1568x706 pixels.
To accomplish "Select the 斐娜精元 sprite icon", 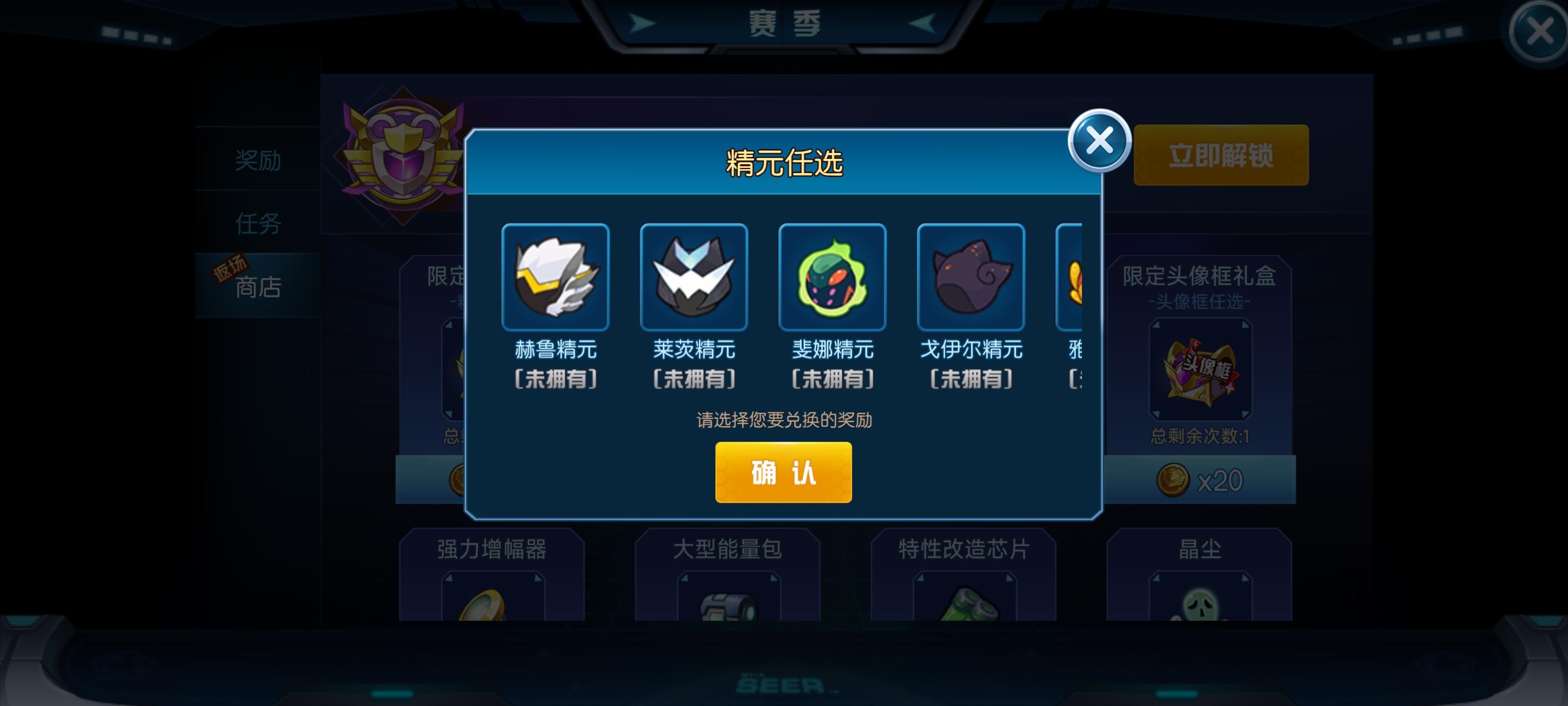I will (x=833, y=277).
